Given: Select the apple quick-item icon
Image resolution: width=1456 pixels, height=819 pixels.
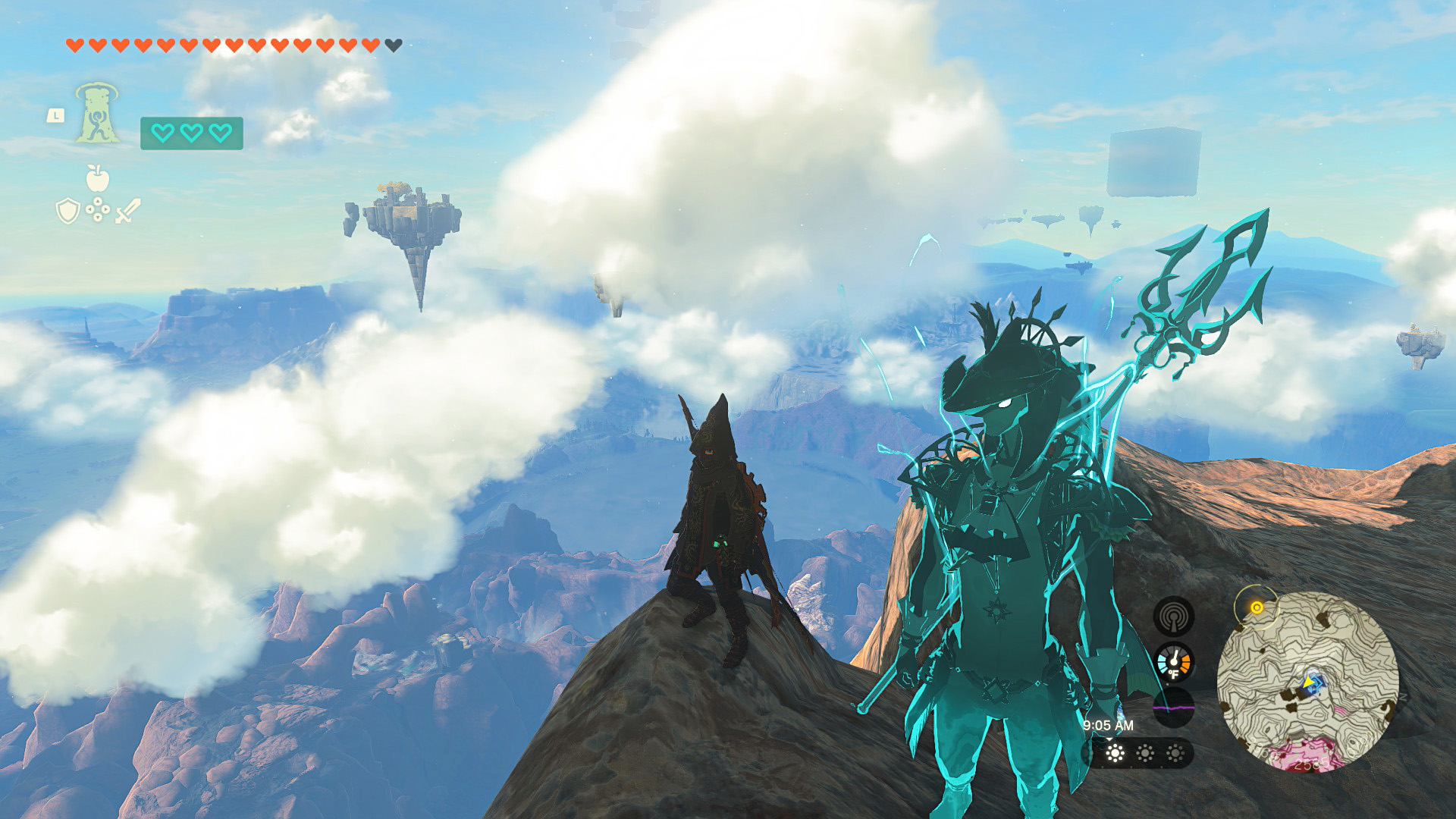Looking at the screenshot, I should 98,179.
